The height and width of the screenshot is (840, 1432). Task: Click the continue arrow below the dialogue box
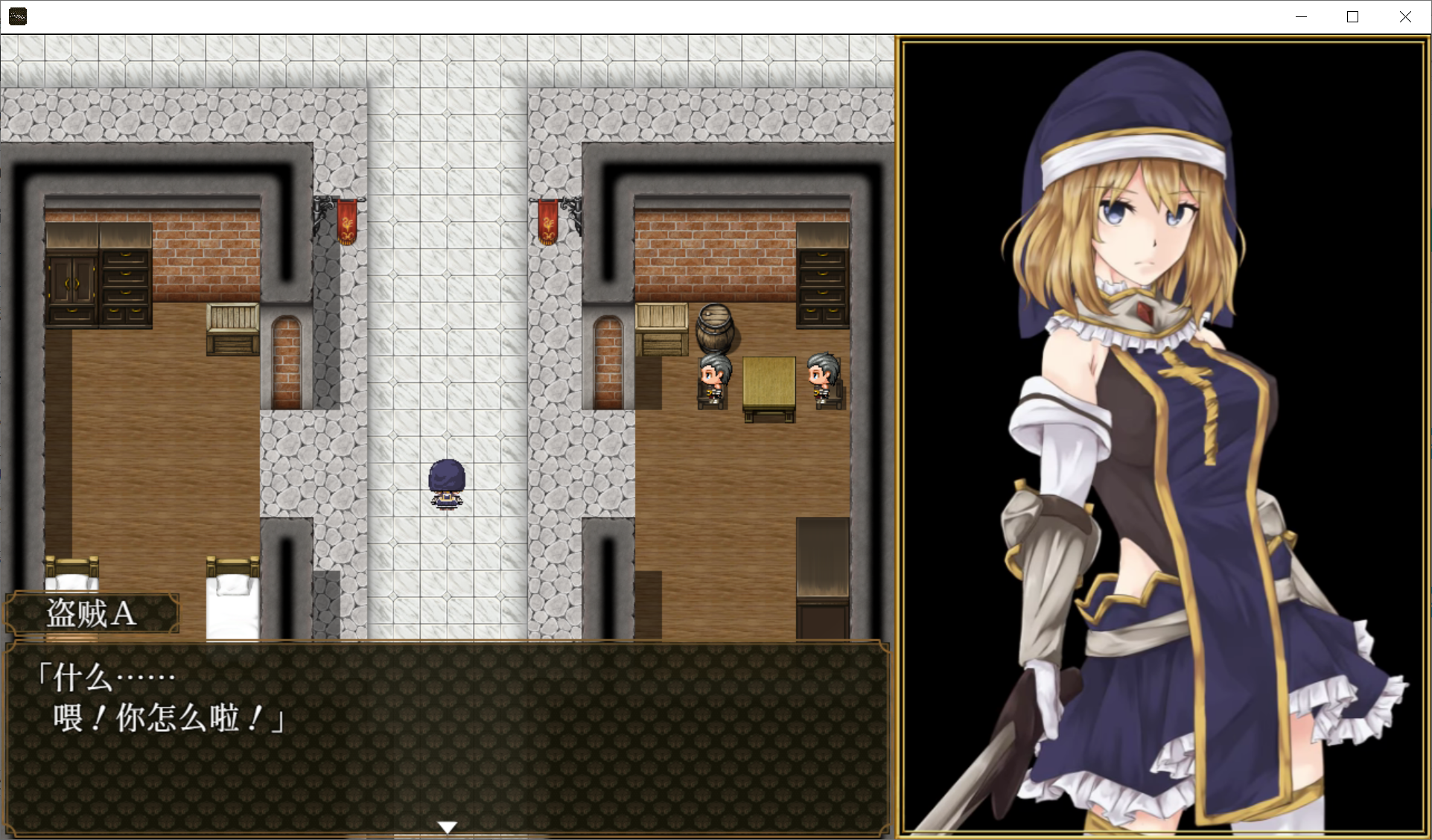point(446,826)
